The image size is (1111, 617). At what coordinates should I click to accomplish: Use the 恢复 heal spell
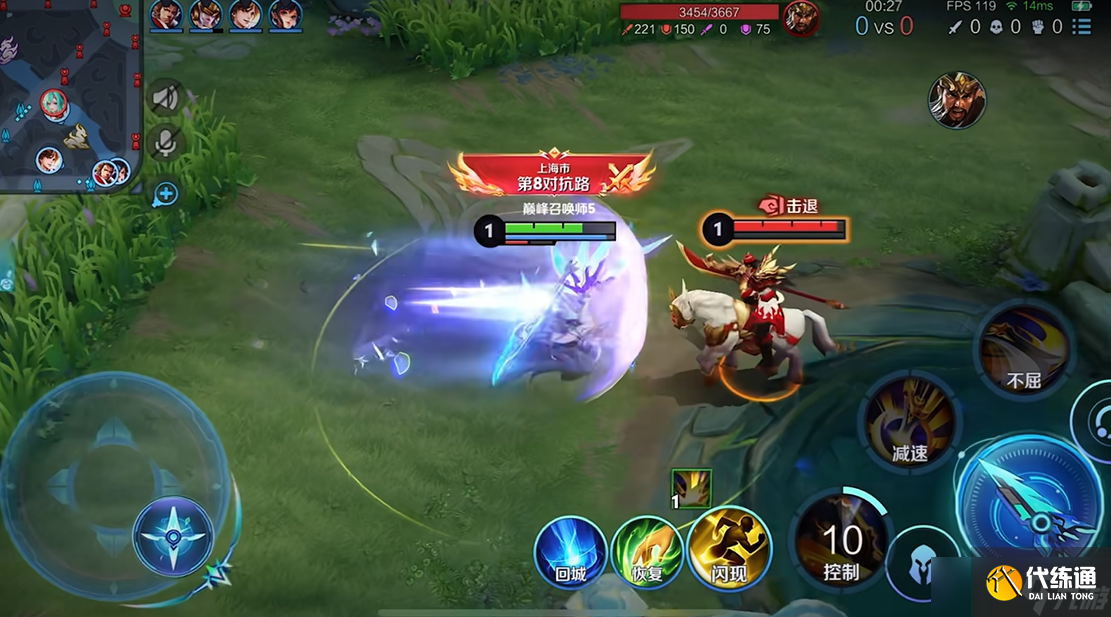(x=647, y=552)
